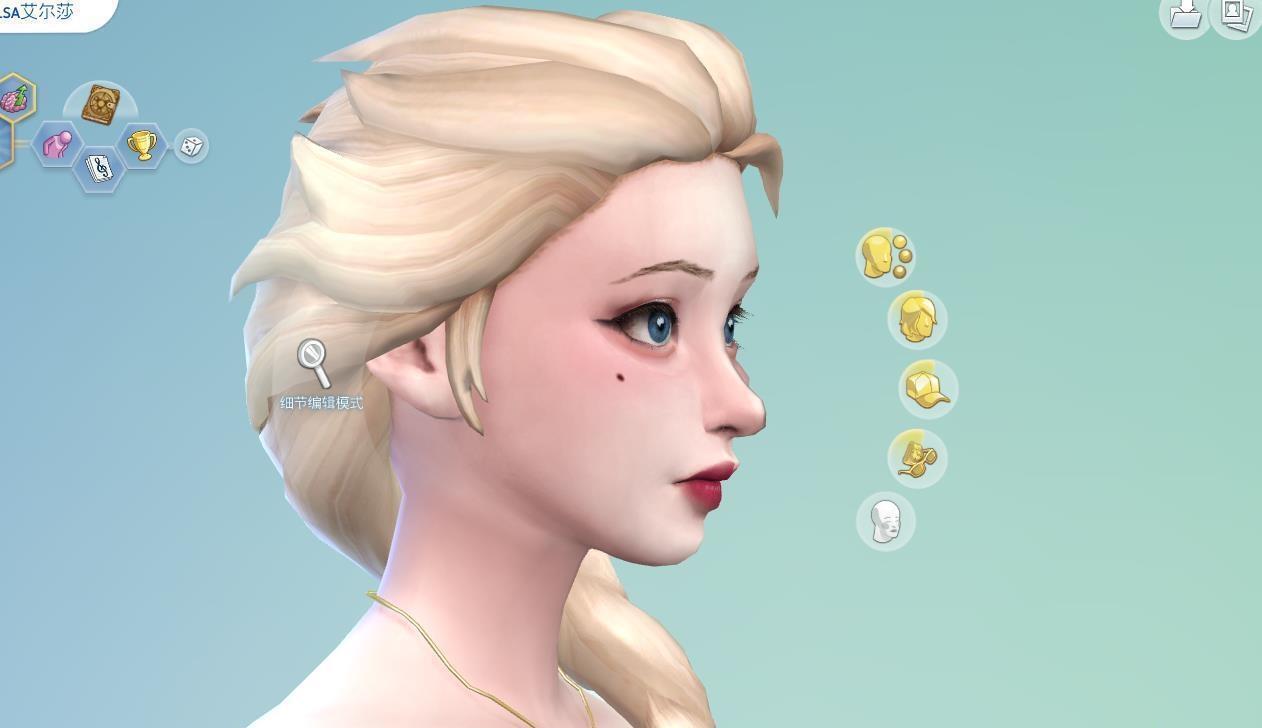Open the accessories category with sunglasses
Image resolution: width=1262 pixels, height=728 pixels.
click(x=917, y=458)
